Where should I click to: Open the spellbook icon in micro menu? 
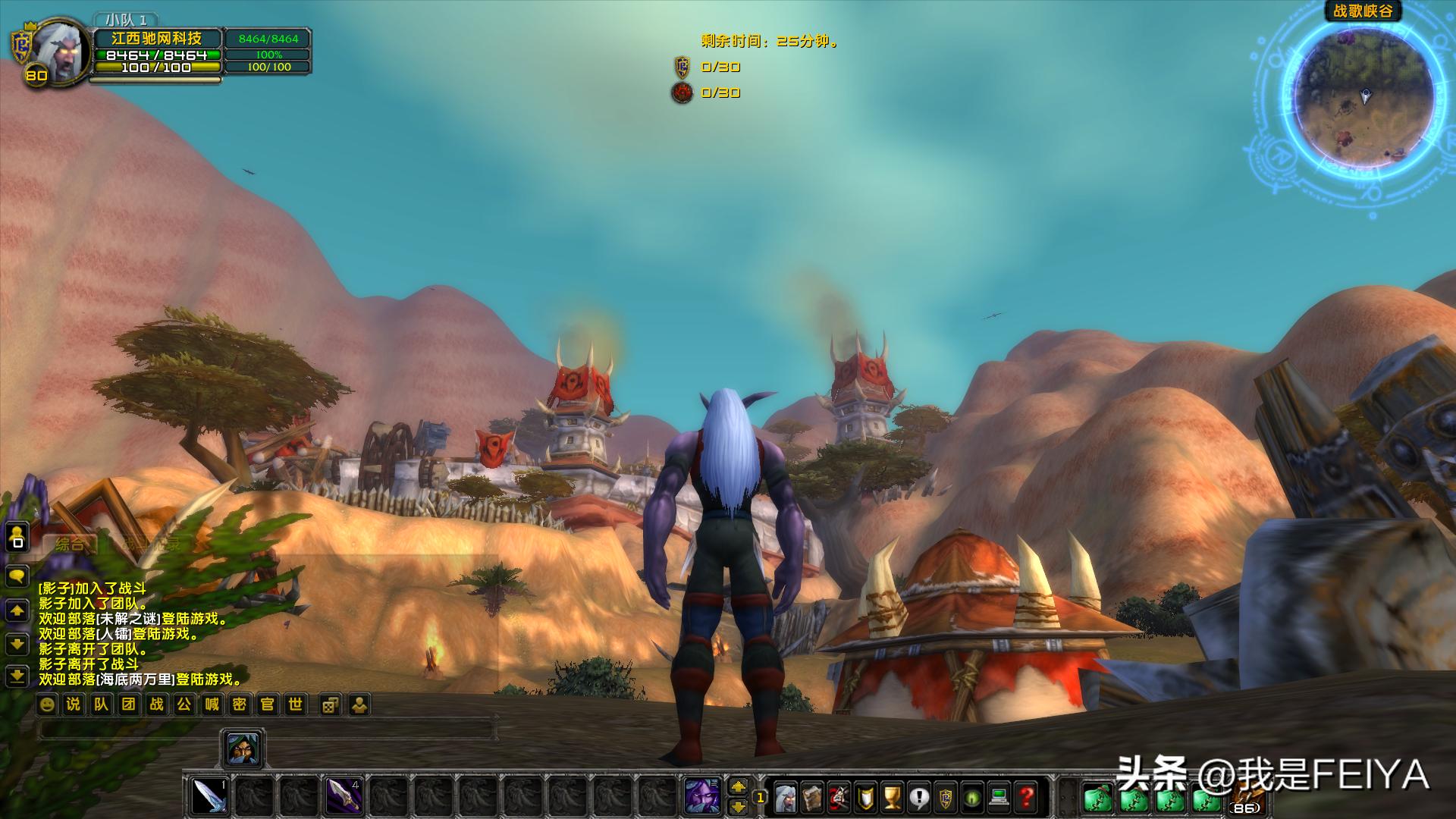coord(812,797)
